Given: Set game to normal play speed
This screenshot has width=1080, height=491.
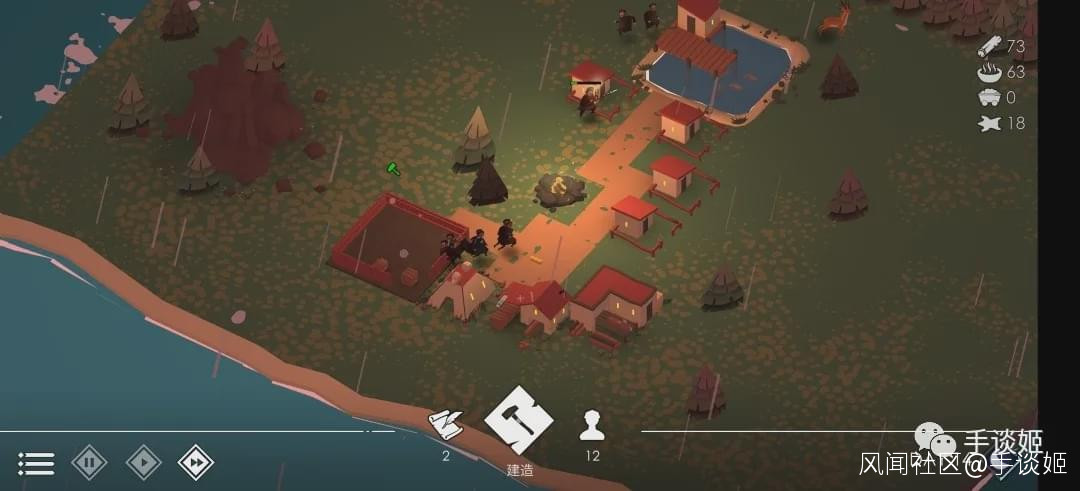Looking at the screenshot, I should tap(143, 463).
